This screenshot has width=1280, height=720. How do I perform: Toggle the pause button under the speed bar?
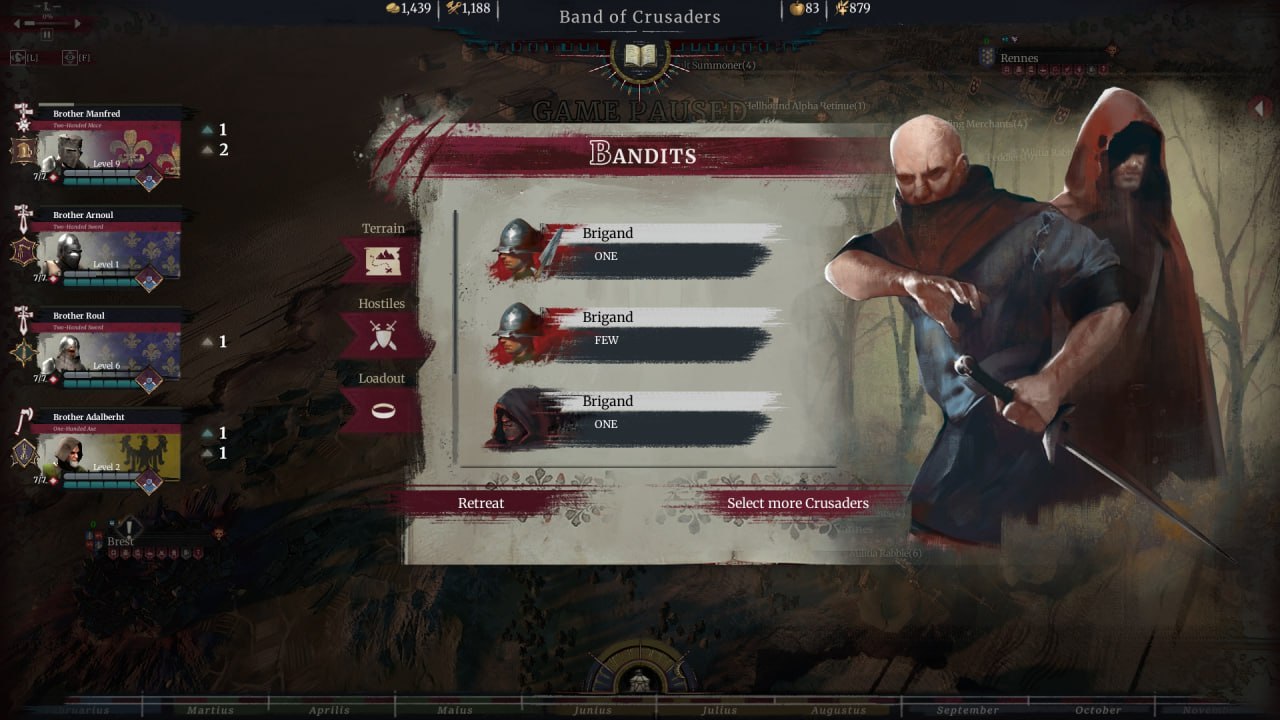[x=47, y=35]
